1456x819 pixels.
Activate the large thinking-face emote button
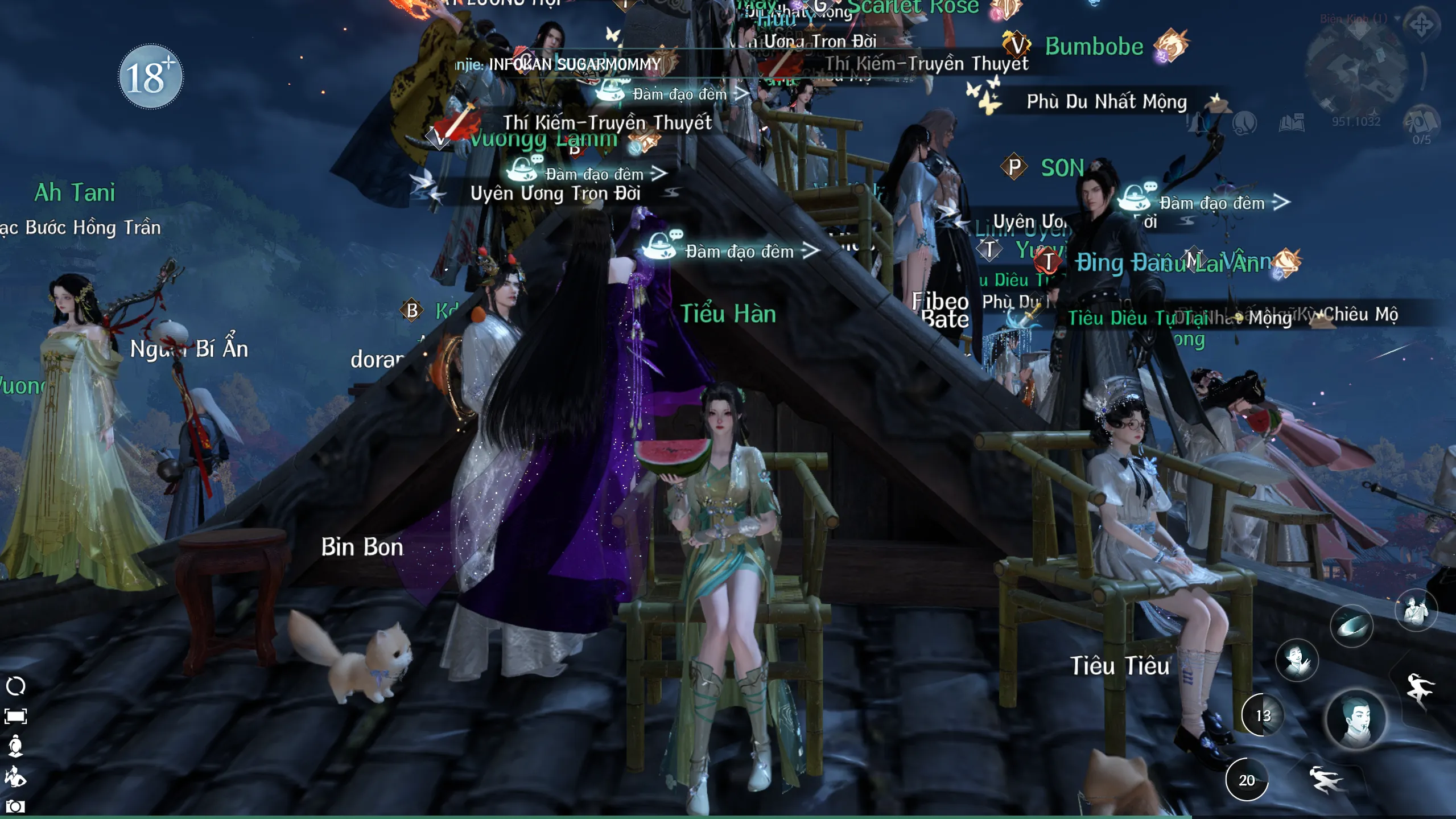coord(1356,719)
